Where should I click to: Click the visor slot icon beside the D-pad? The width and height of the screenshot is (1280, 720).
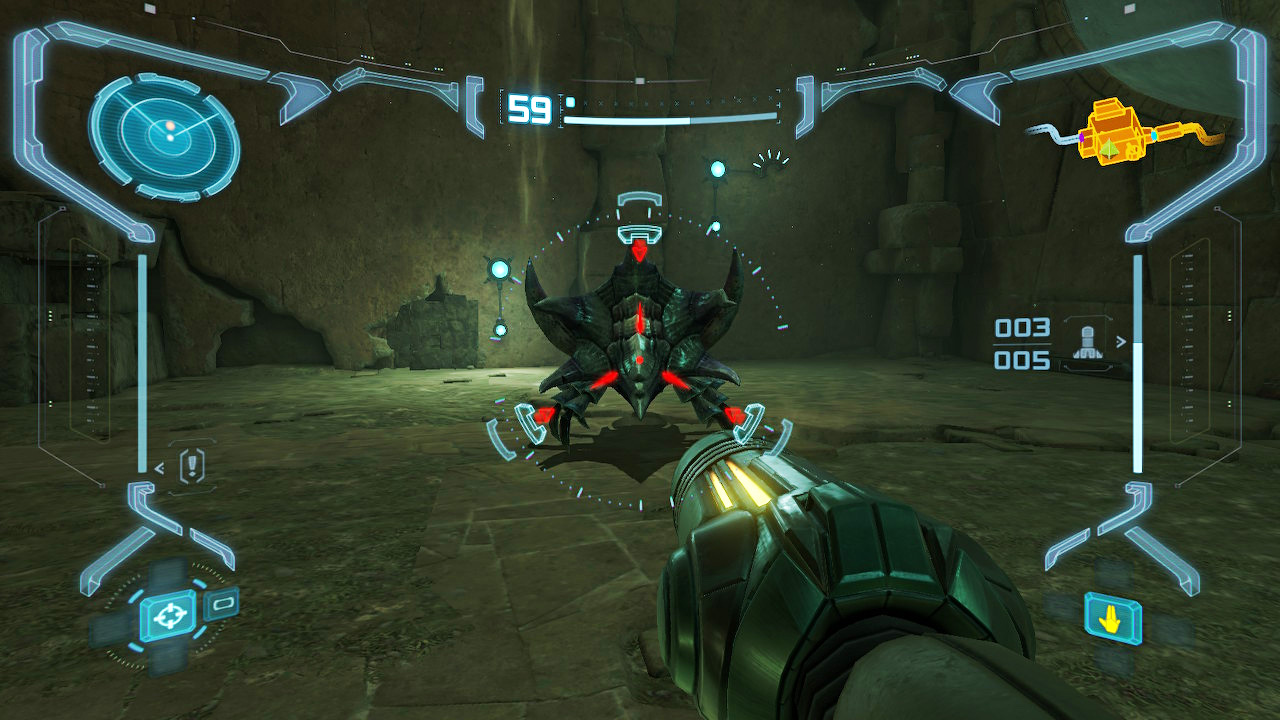tap(222, 604)
